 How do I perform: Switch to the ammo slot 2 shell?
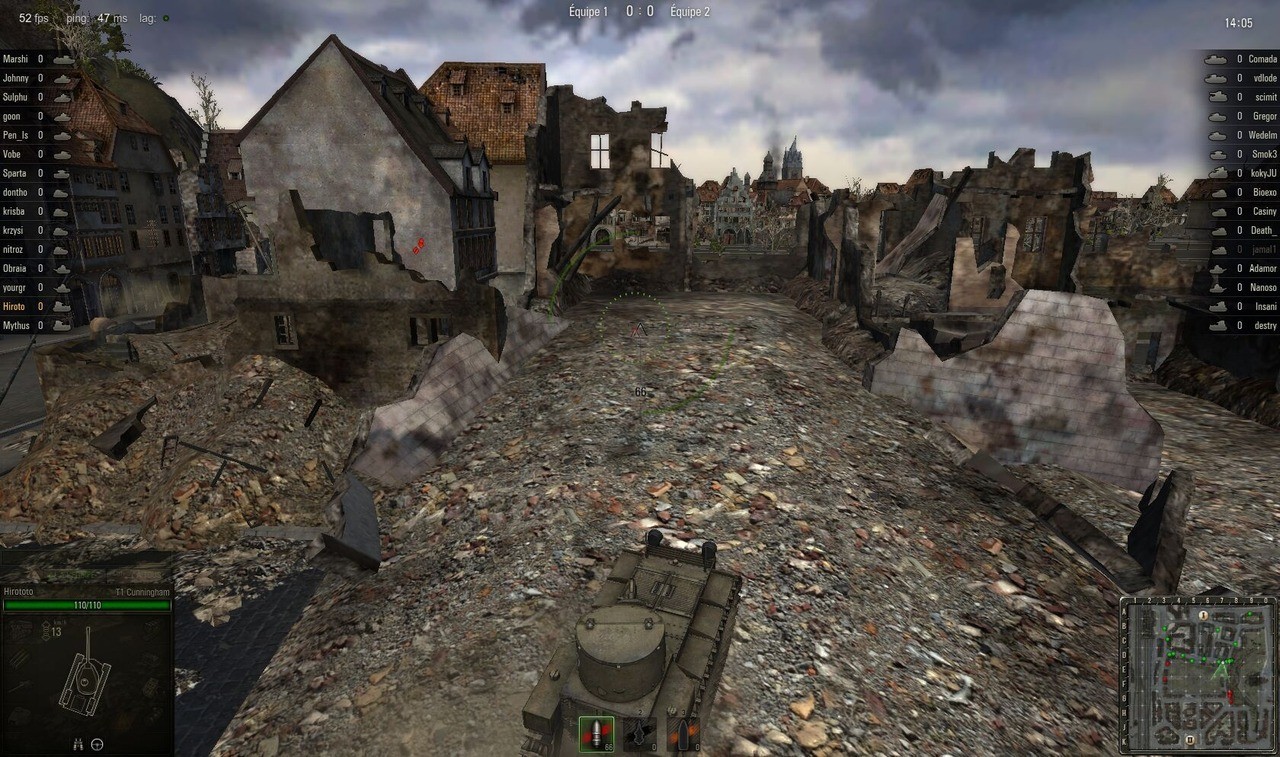640,734
